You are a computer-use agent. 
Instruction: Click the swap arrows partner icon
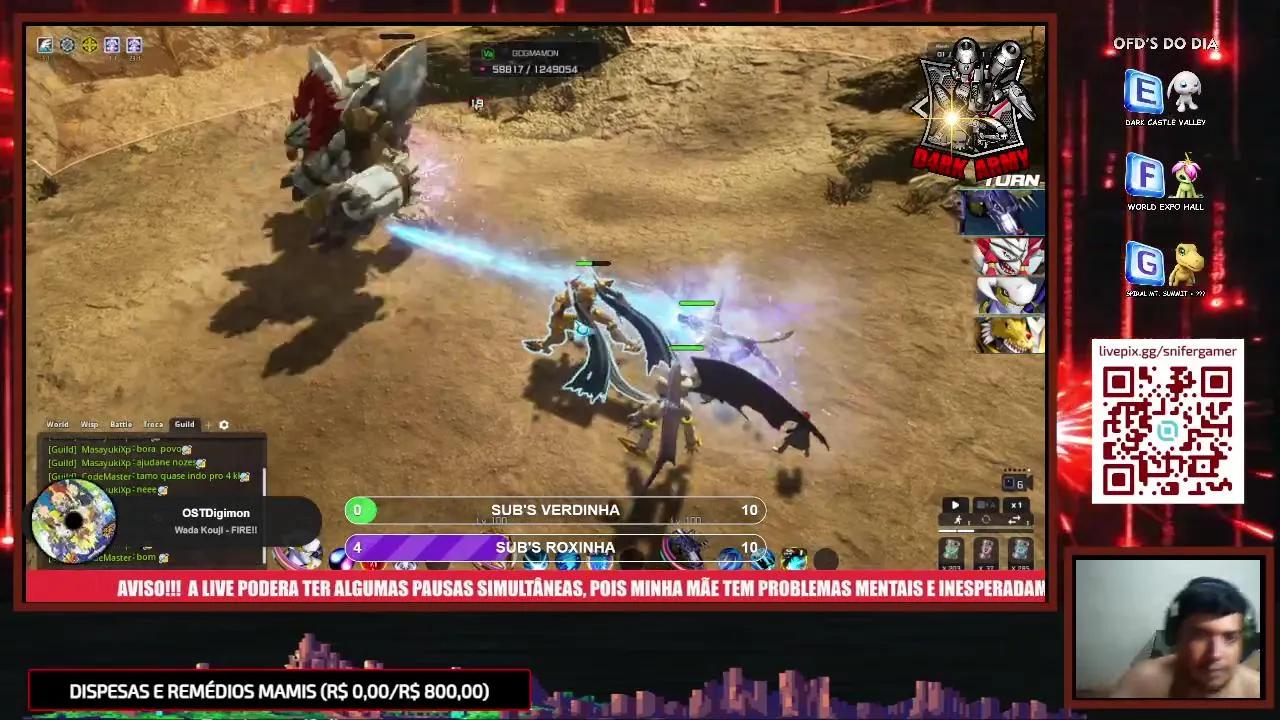1014,519
